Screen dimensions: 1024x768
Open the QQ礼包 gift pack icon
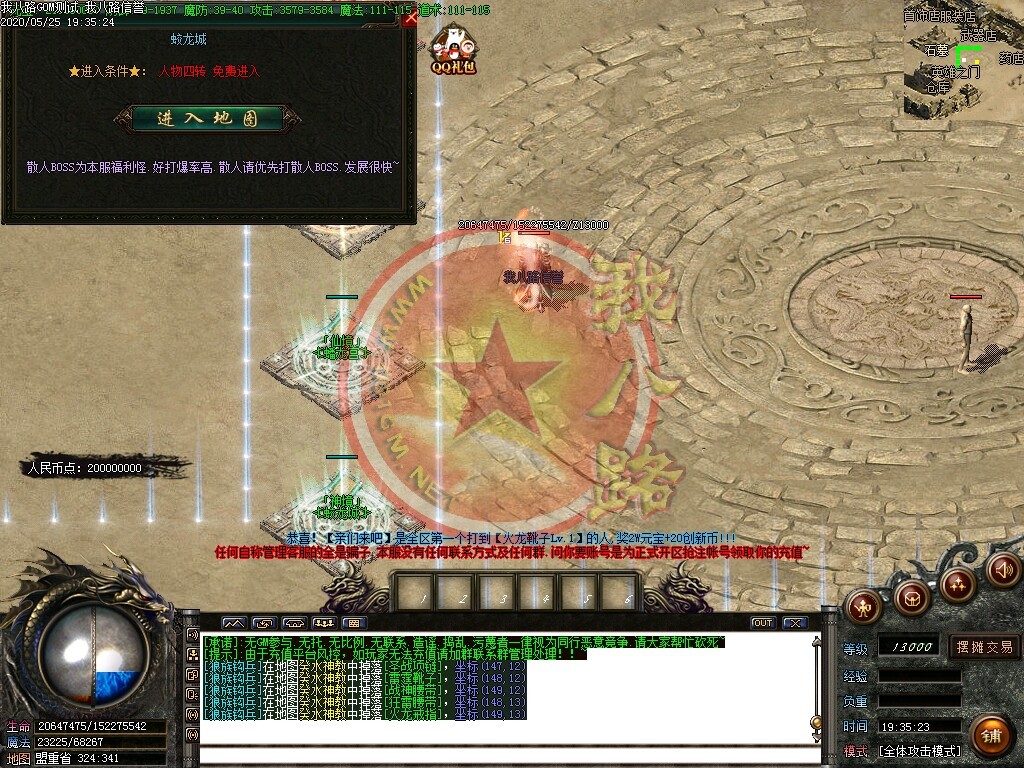pyautogui.click(x=453, y=50)
